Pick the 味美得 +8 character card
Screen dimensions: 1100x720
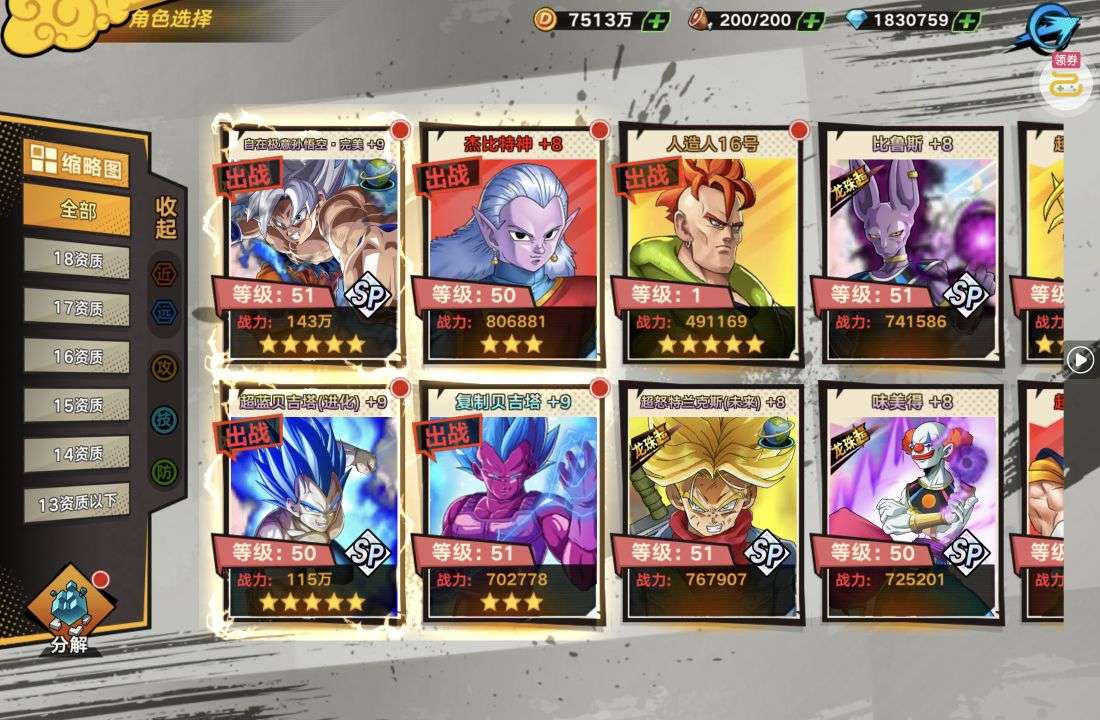pyautogui.click(x=909, y=500)
